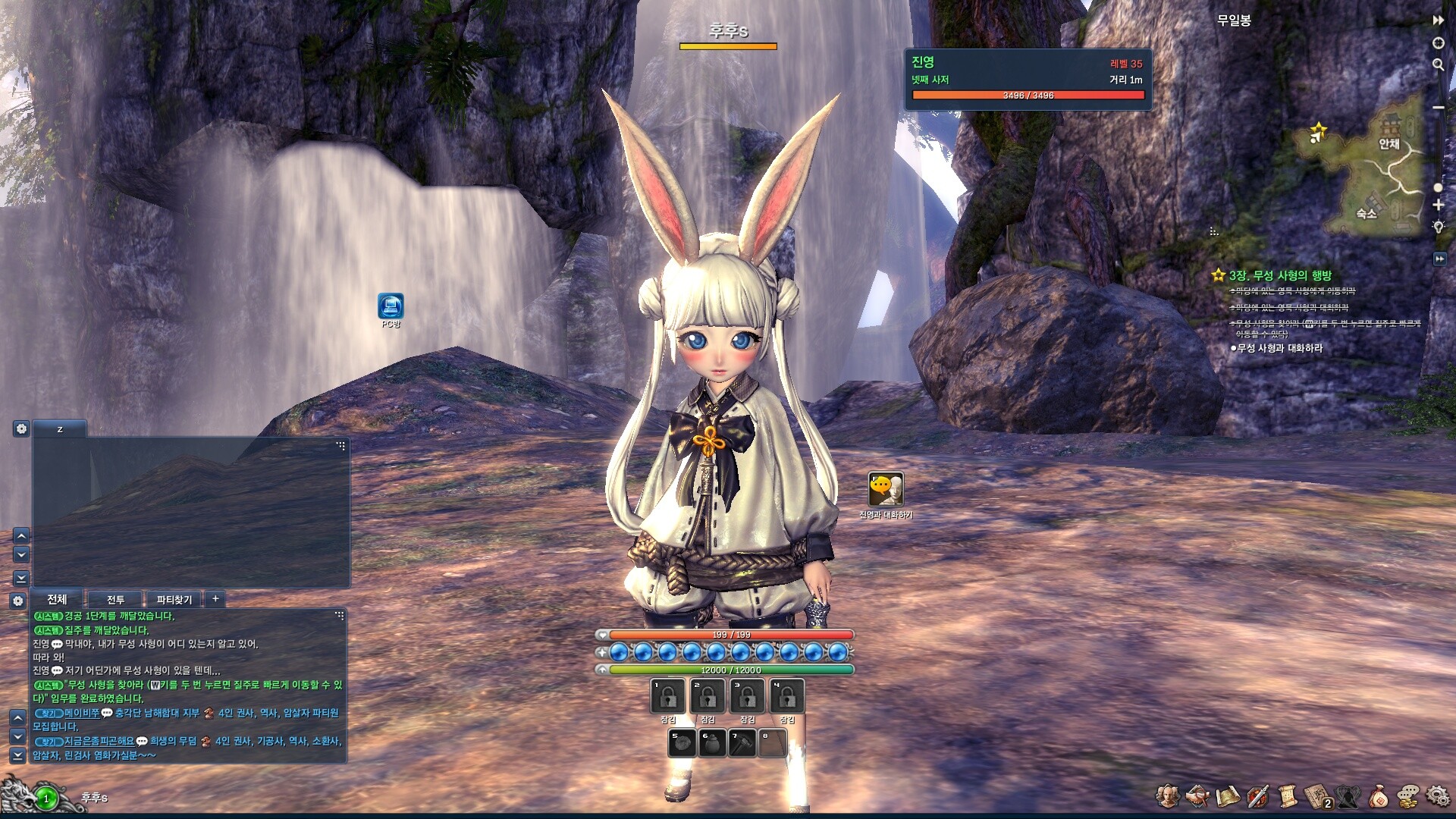
Task: Open the speech bubbles and coins icon
Action: click(1408, 795)
